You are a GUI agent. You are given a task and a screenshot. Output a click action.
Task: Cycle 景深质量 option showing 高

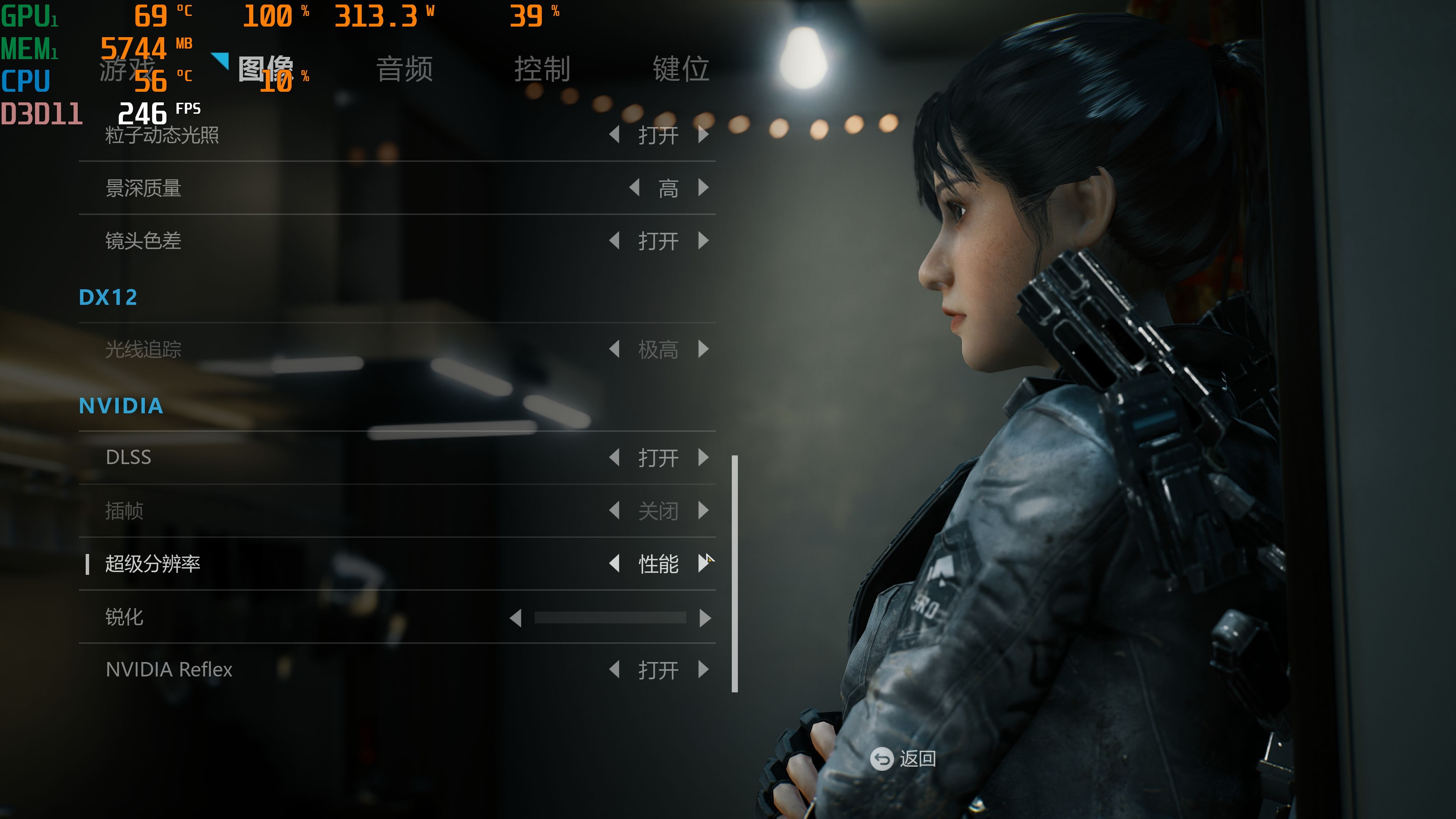pyautogui.click(x=667, y=188)
